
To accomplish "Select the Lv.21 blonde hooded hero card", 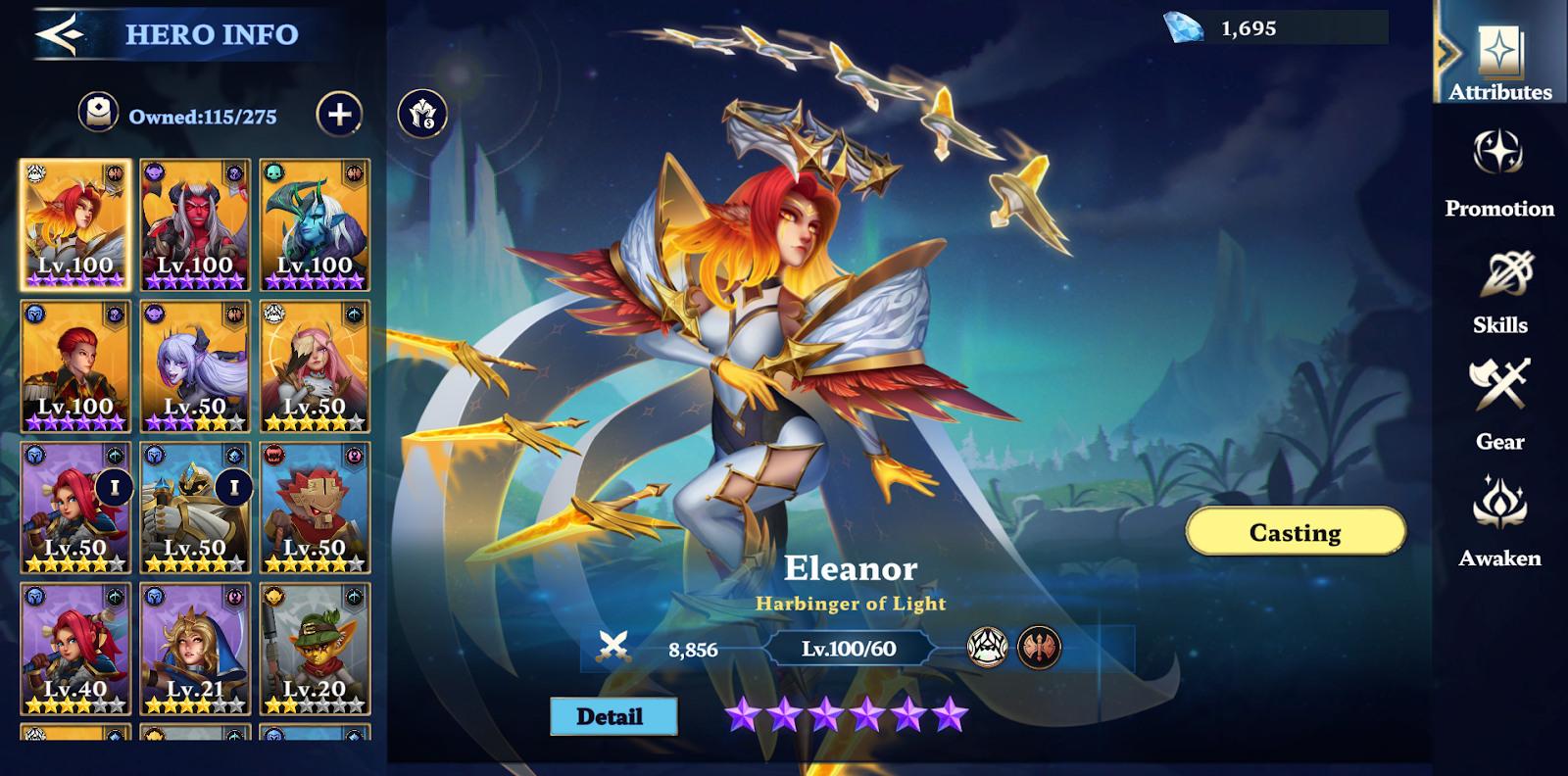I will point(195,649).
